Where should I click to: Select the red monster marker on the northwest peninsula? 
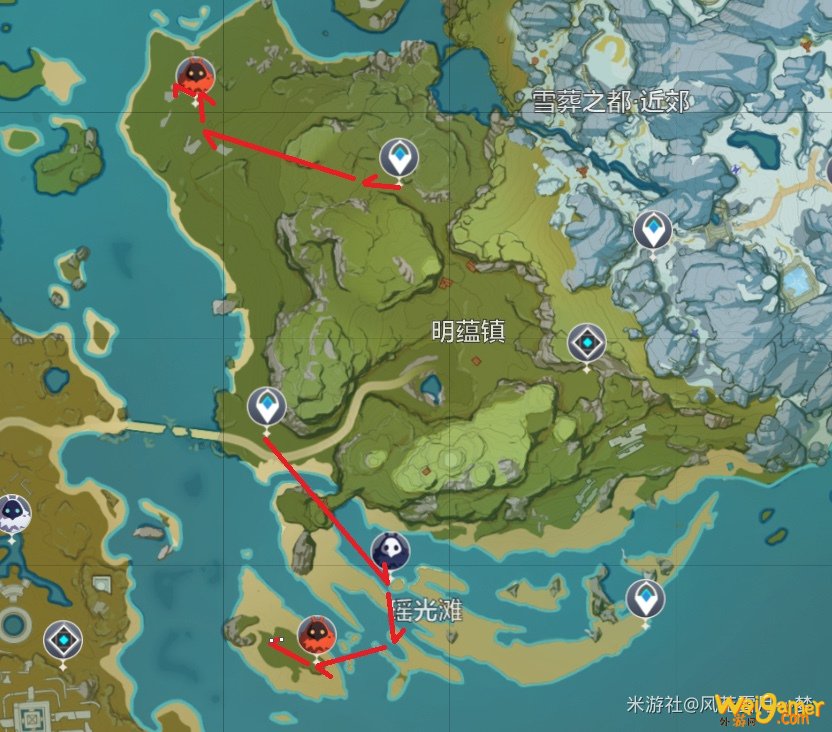click(196, 77)
